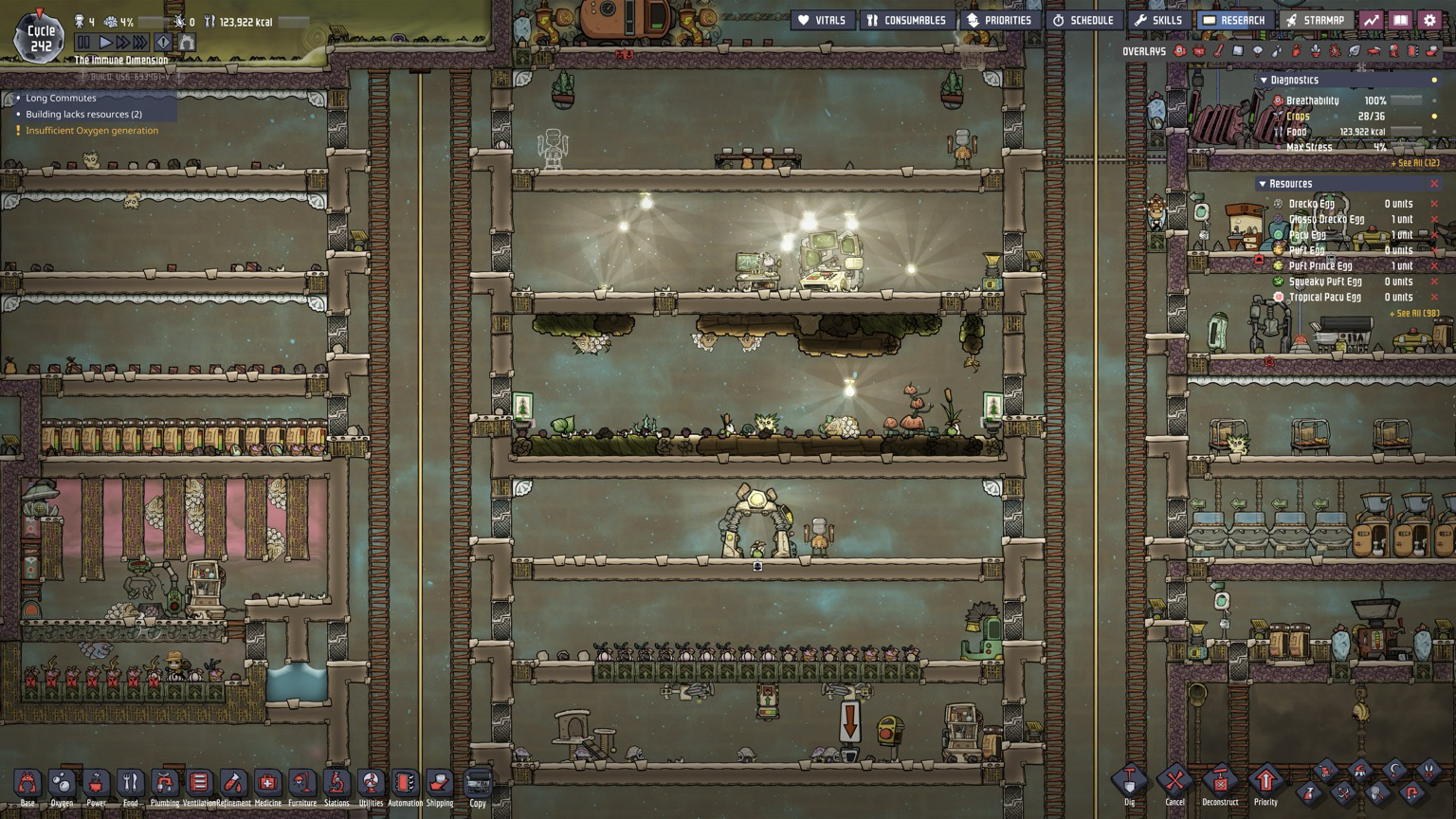The image size is (1456, 819).
Task: Open the Consumables menu
Action: [x=905, y=20]
